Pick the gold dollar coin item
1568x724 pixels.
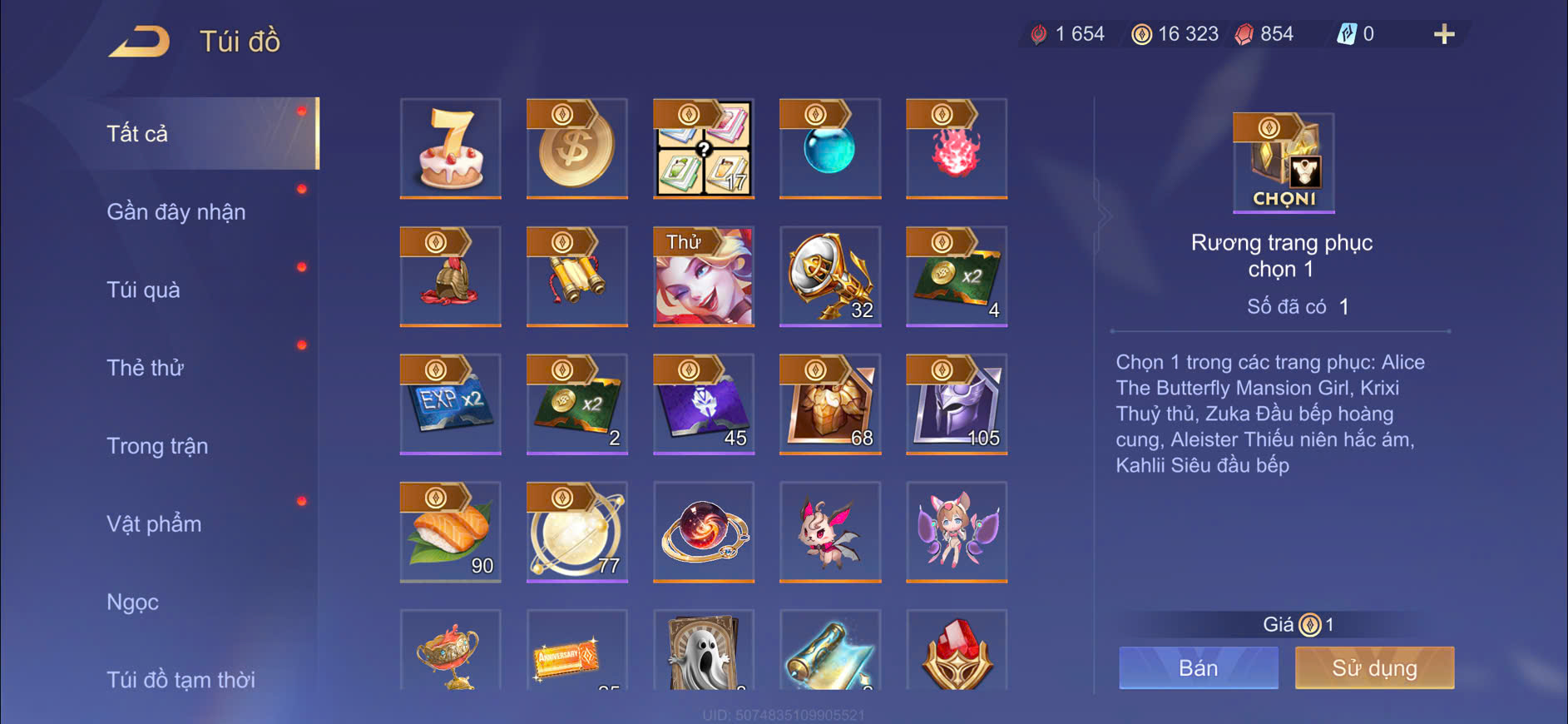577,148
